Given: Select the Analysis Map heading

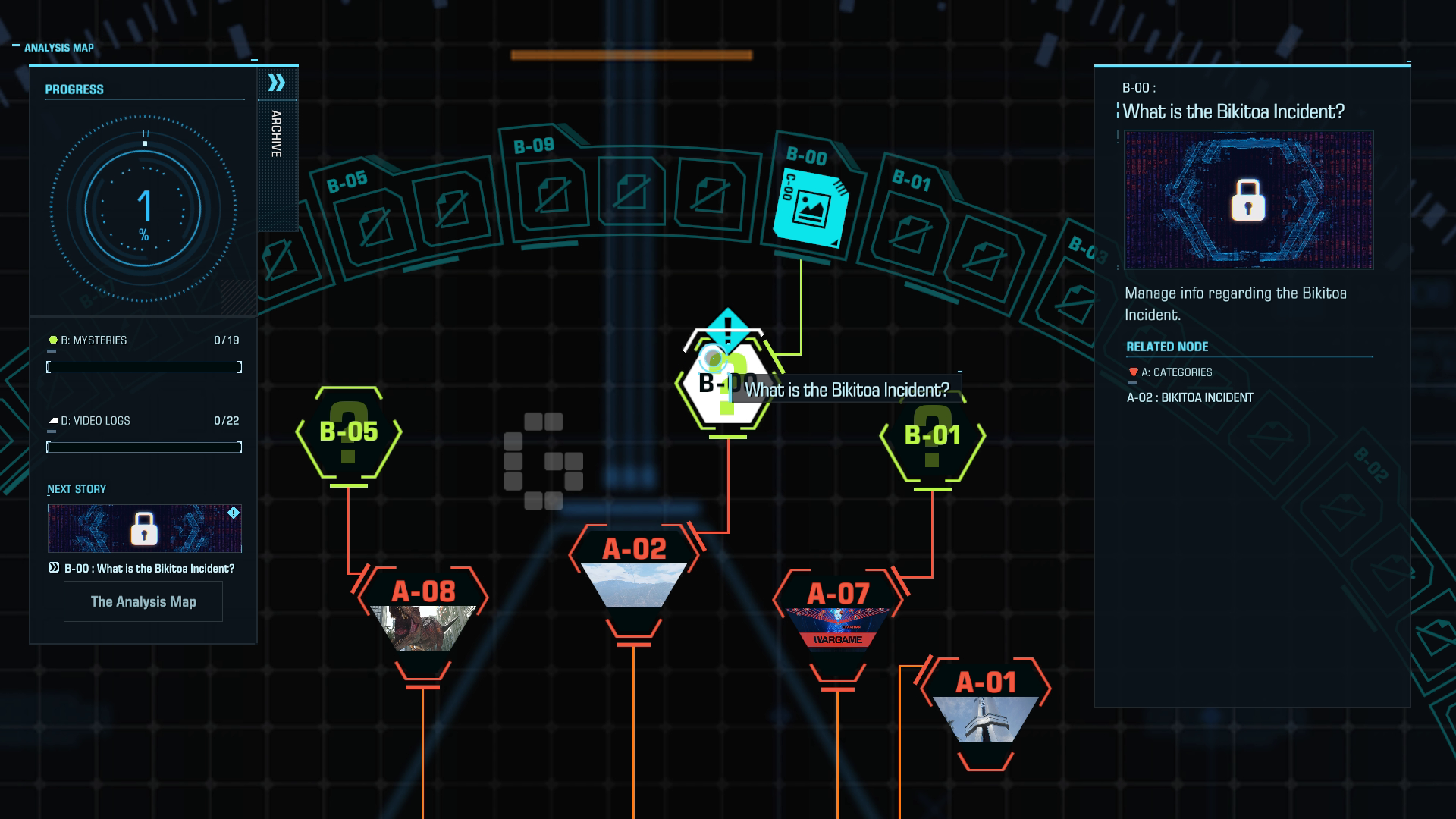Looking at the screenshot, I should [58, 47].
